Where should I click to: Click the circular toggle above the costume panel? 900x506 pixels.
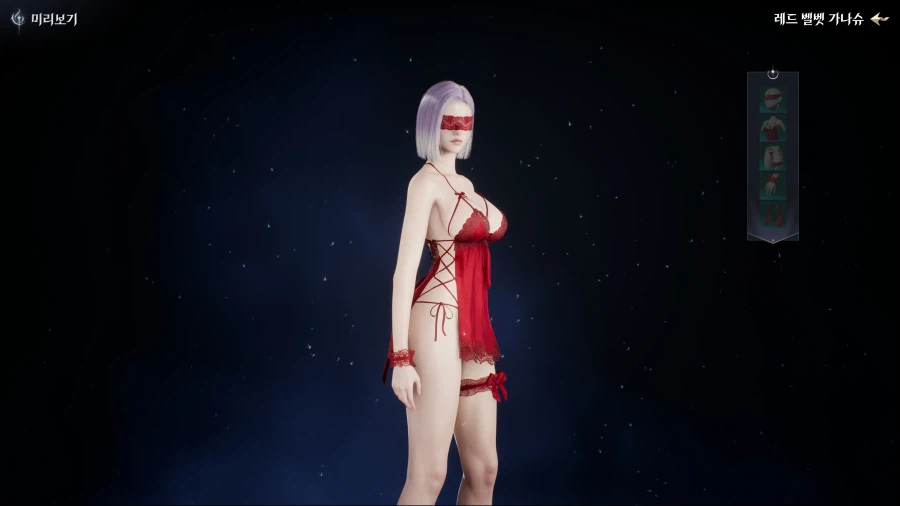tap(773, 74)
